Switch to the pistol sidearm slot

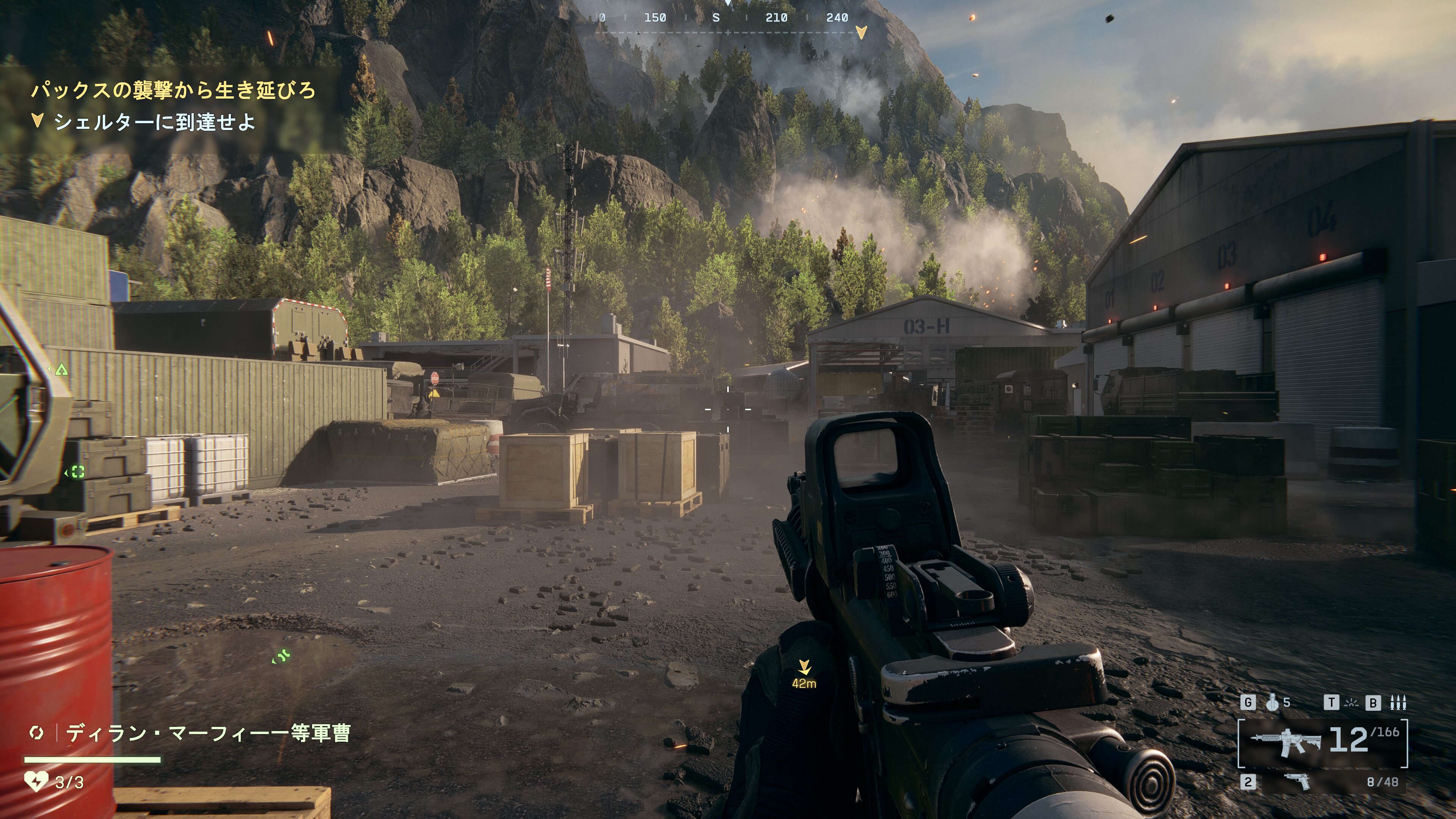pos(1298,782)
